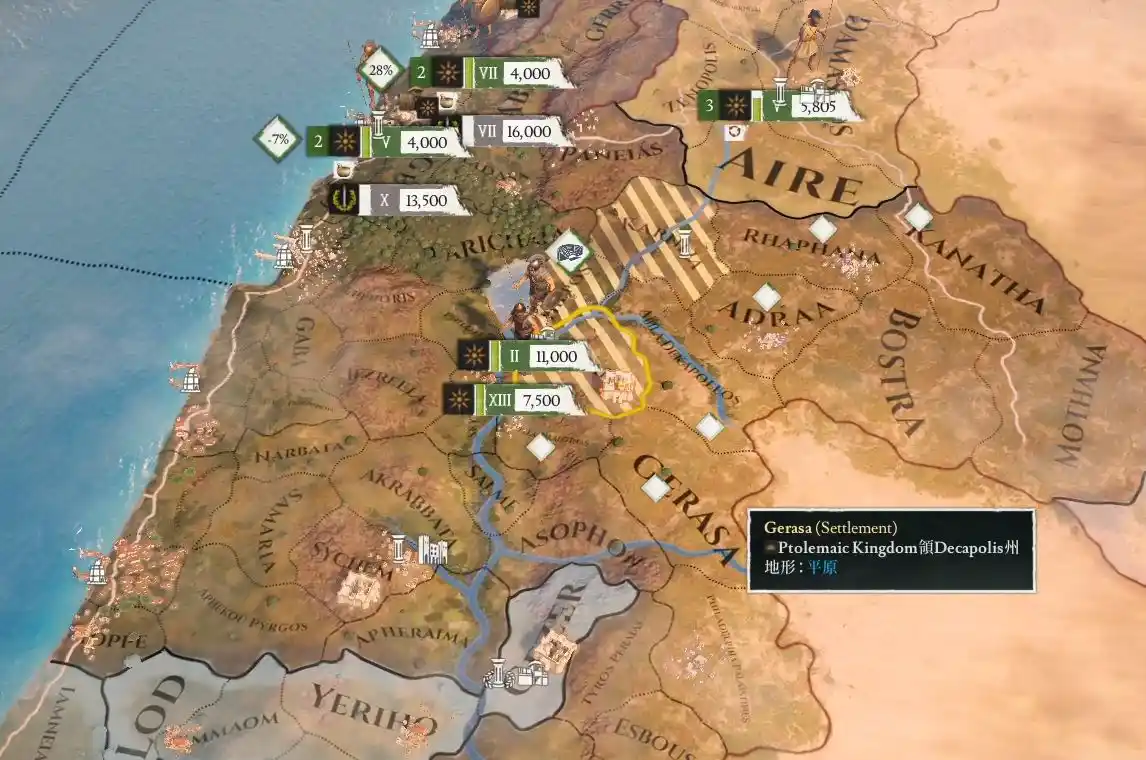Select the grey army VII with 16,000 troops

(510, 131)
